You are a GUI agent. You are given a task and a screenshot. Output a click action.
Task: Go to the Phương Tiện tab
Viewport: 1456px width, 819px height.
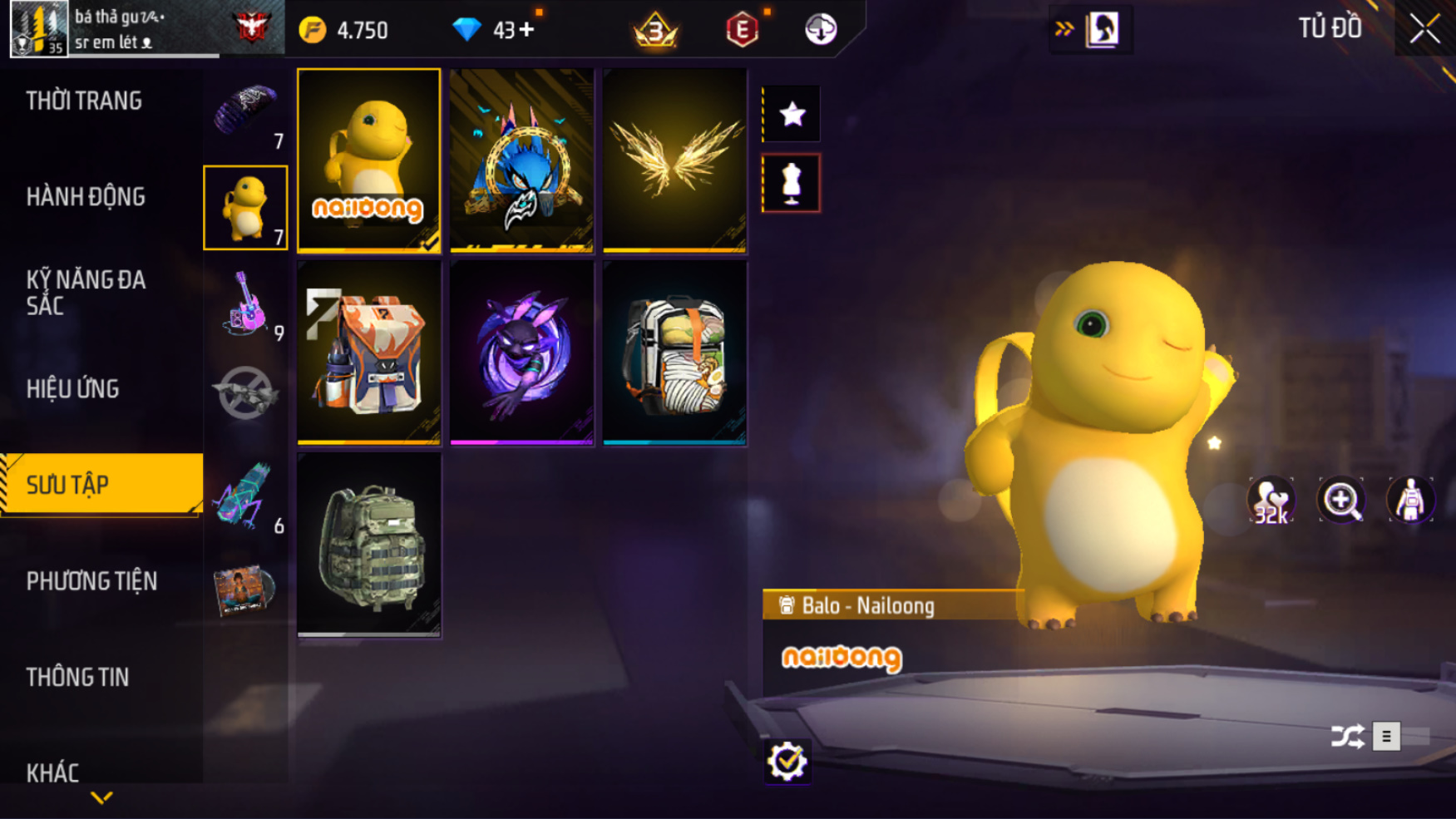click(x=91, y=581)
